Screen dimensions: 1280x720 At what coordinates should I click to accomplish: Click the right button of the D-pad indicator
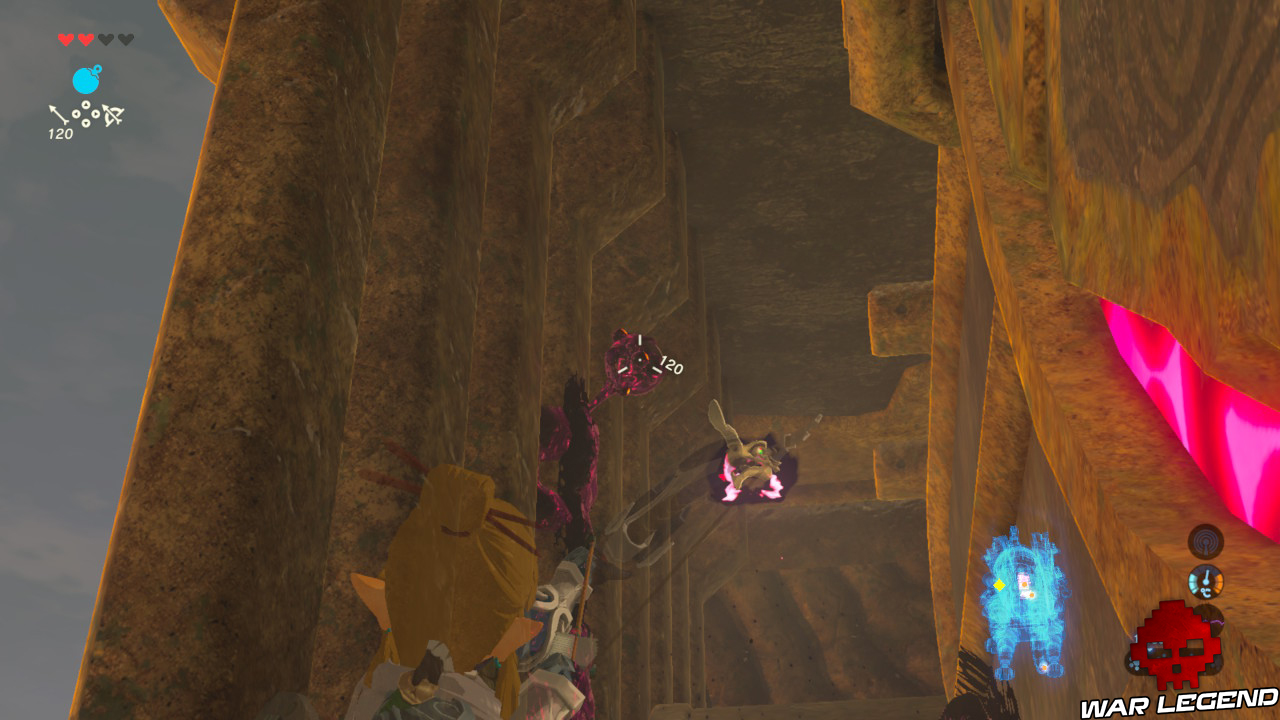96,115
